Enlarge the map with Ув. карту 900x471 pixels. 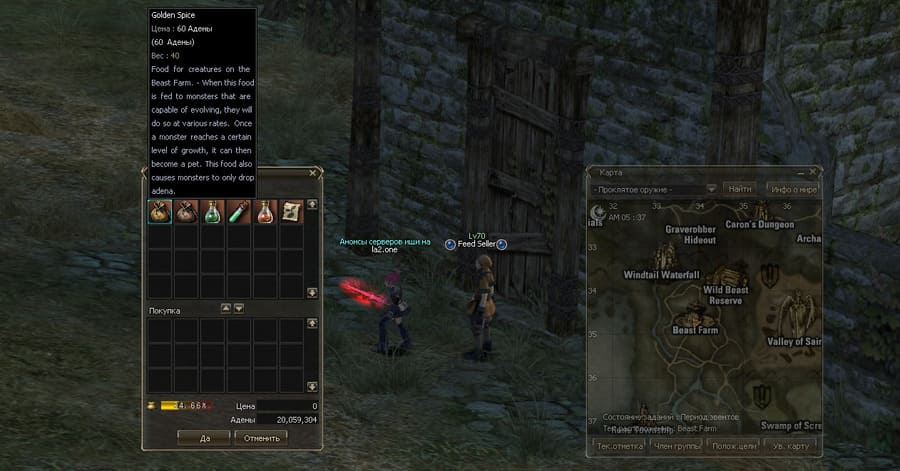[x=794, y=445]
